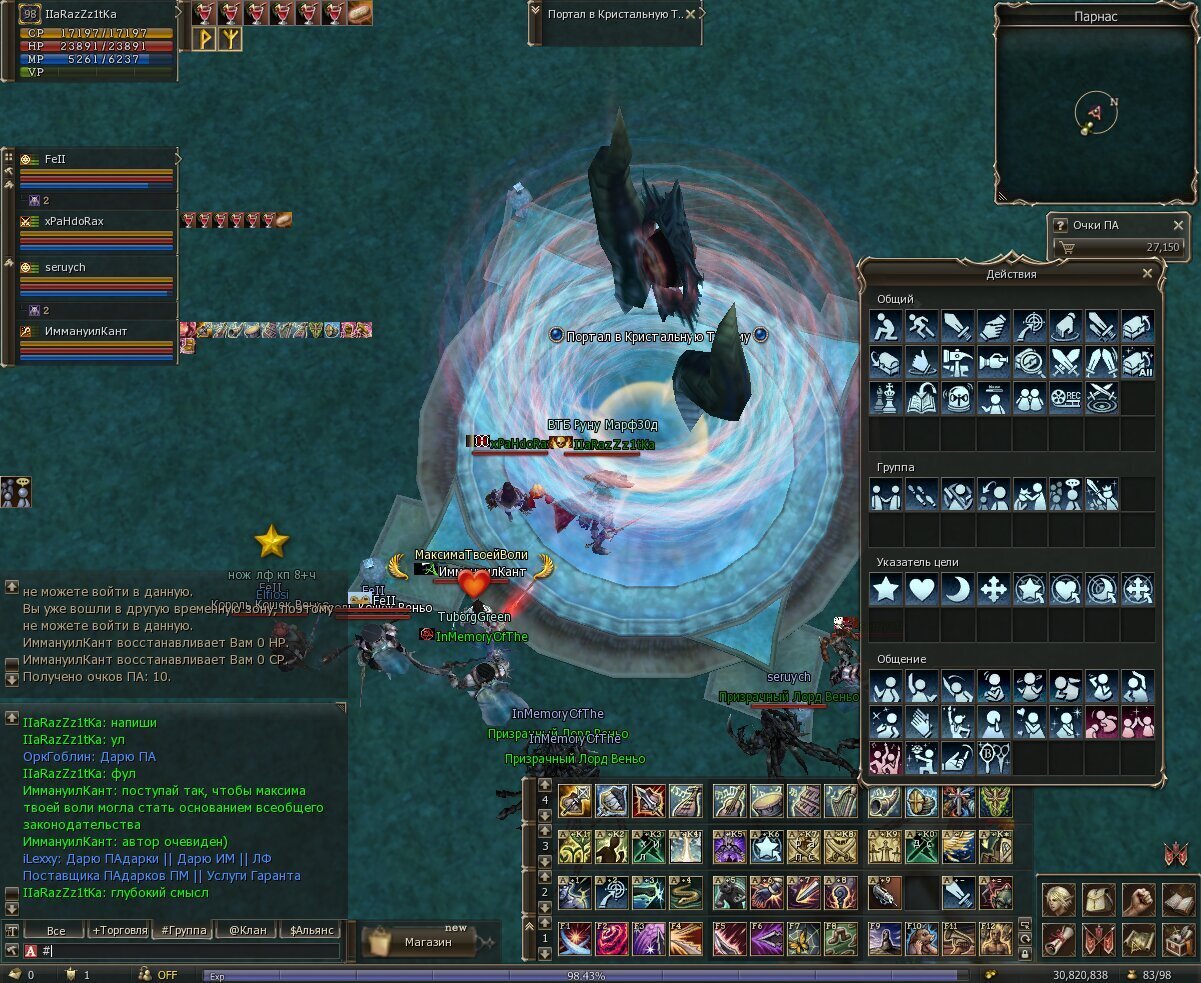Image resolution: width=1201 pixels, height=983 pixels.
Task: Mark target with the star pointer icon
Action: click(x=886, y=589)
